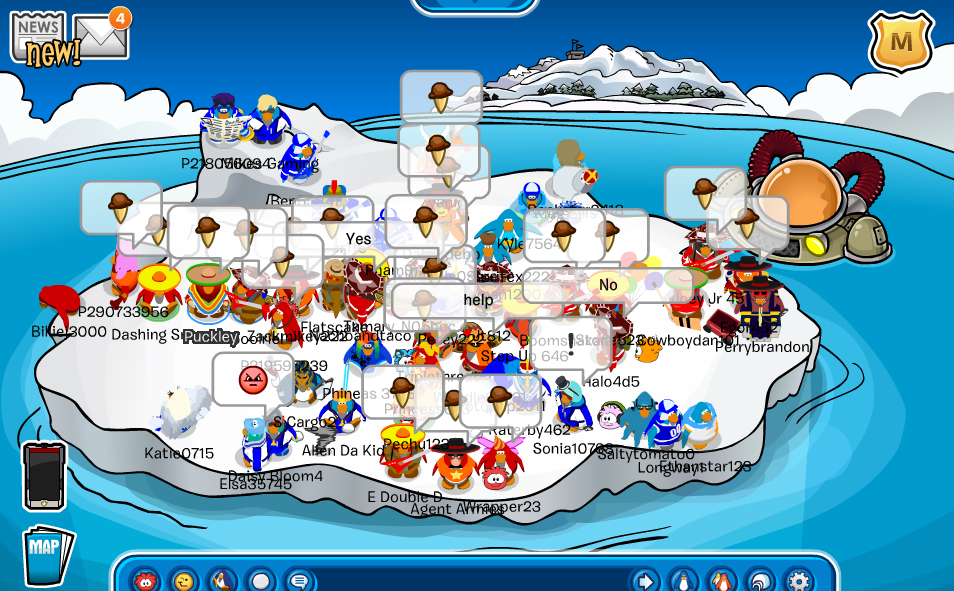The height and width of the screenshot is (591, 954).
Task: Open the winking face emotes menu
Action: pos(183,580)
